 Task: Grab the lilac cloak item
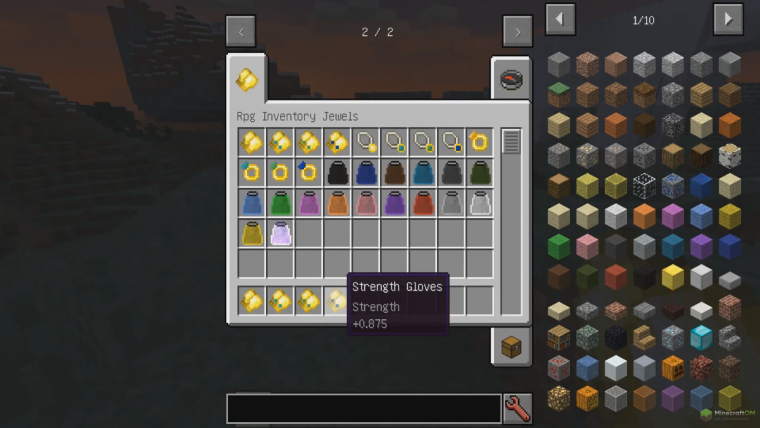tap(280, 234)
